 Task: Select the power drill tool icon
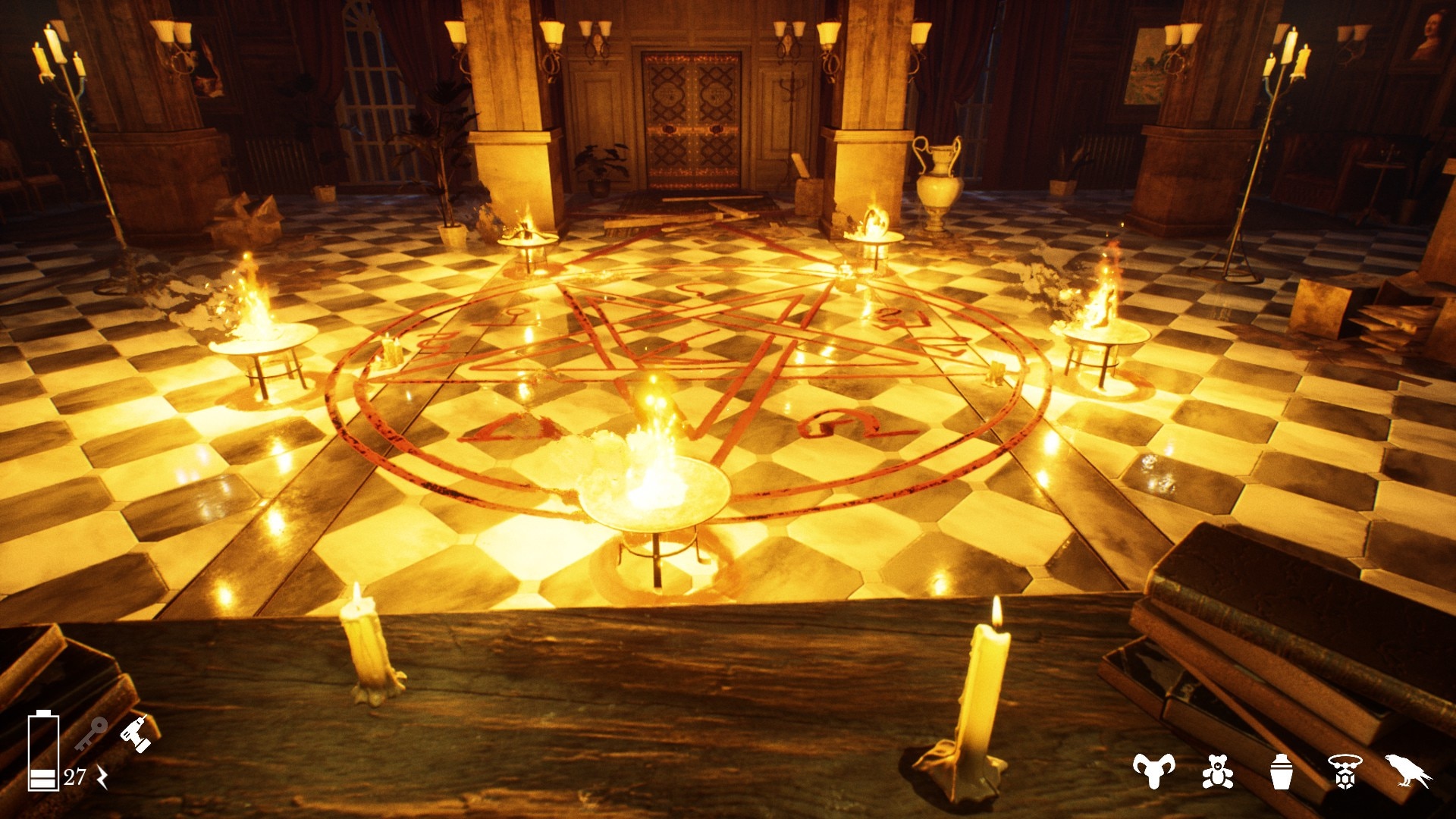[135, 734]
